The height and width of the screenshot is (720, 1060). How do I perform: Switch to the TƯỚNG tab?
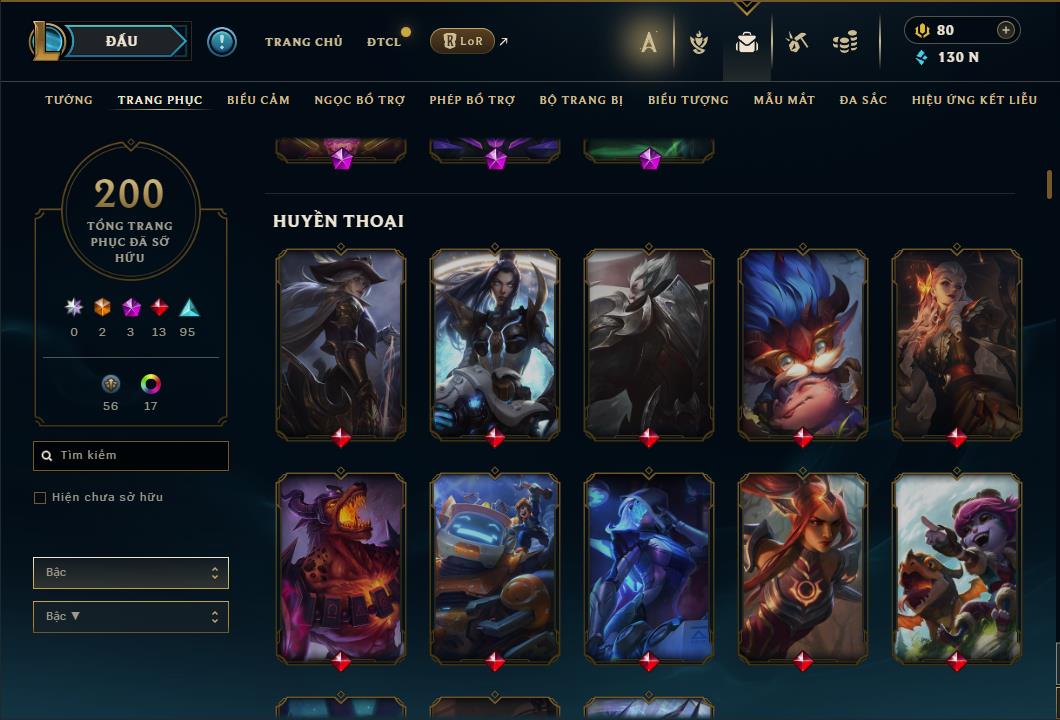coord(69,100)
